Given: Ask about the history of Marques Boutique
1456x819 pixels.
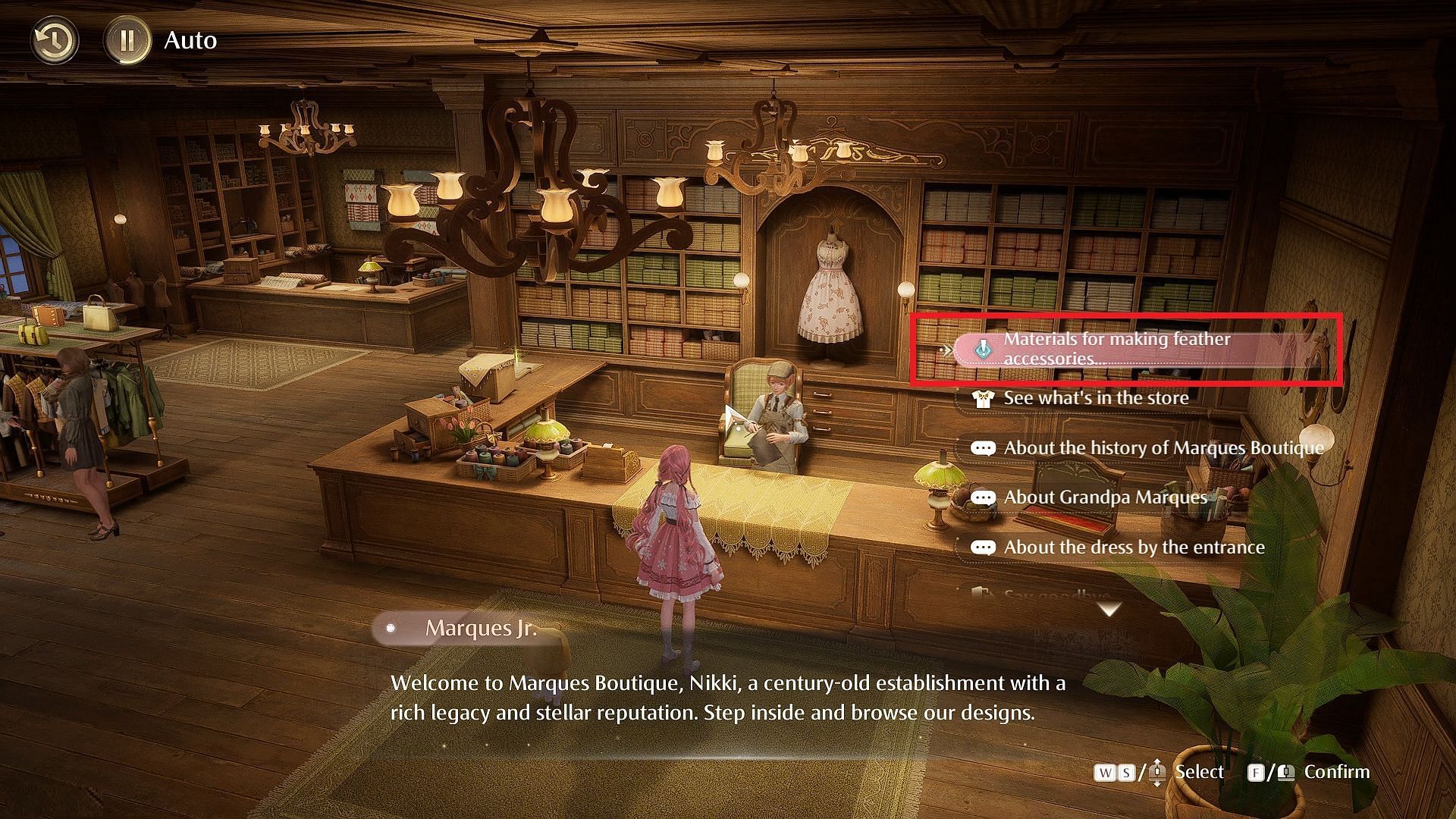Looking at the screenshot, I should [x=1163, y=448].
